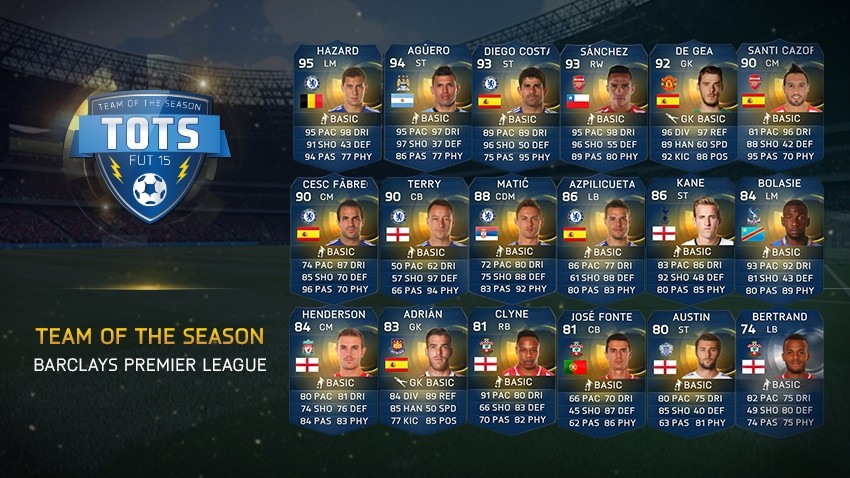Choose the Agüero 94 ST card
The width and height of the screenshot is (850, 478).
(422, 105)
